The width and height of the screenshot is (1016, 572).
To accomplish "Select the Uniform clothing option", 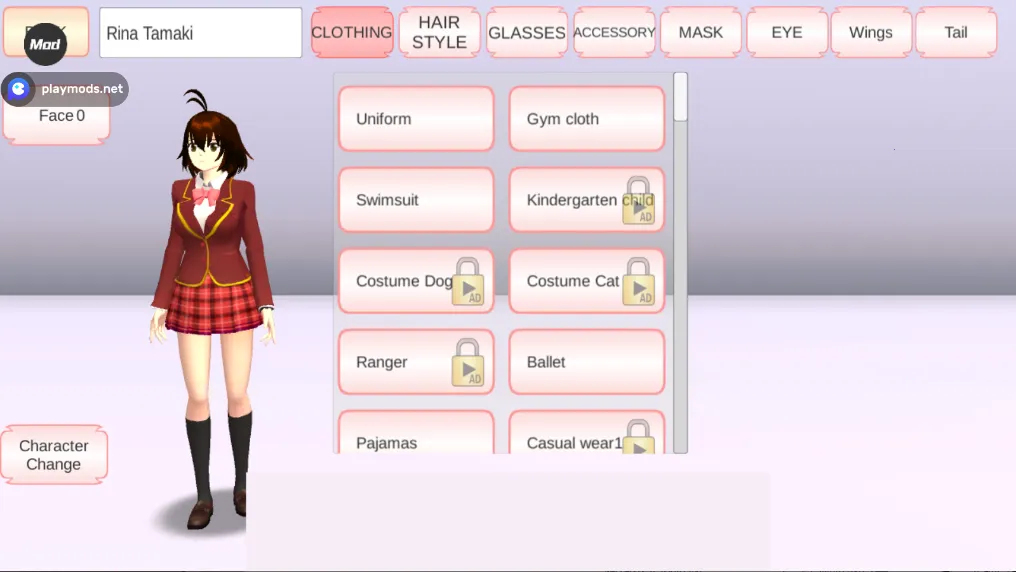I will coord(416,119).
